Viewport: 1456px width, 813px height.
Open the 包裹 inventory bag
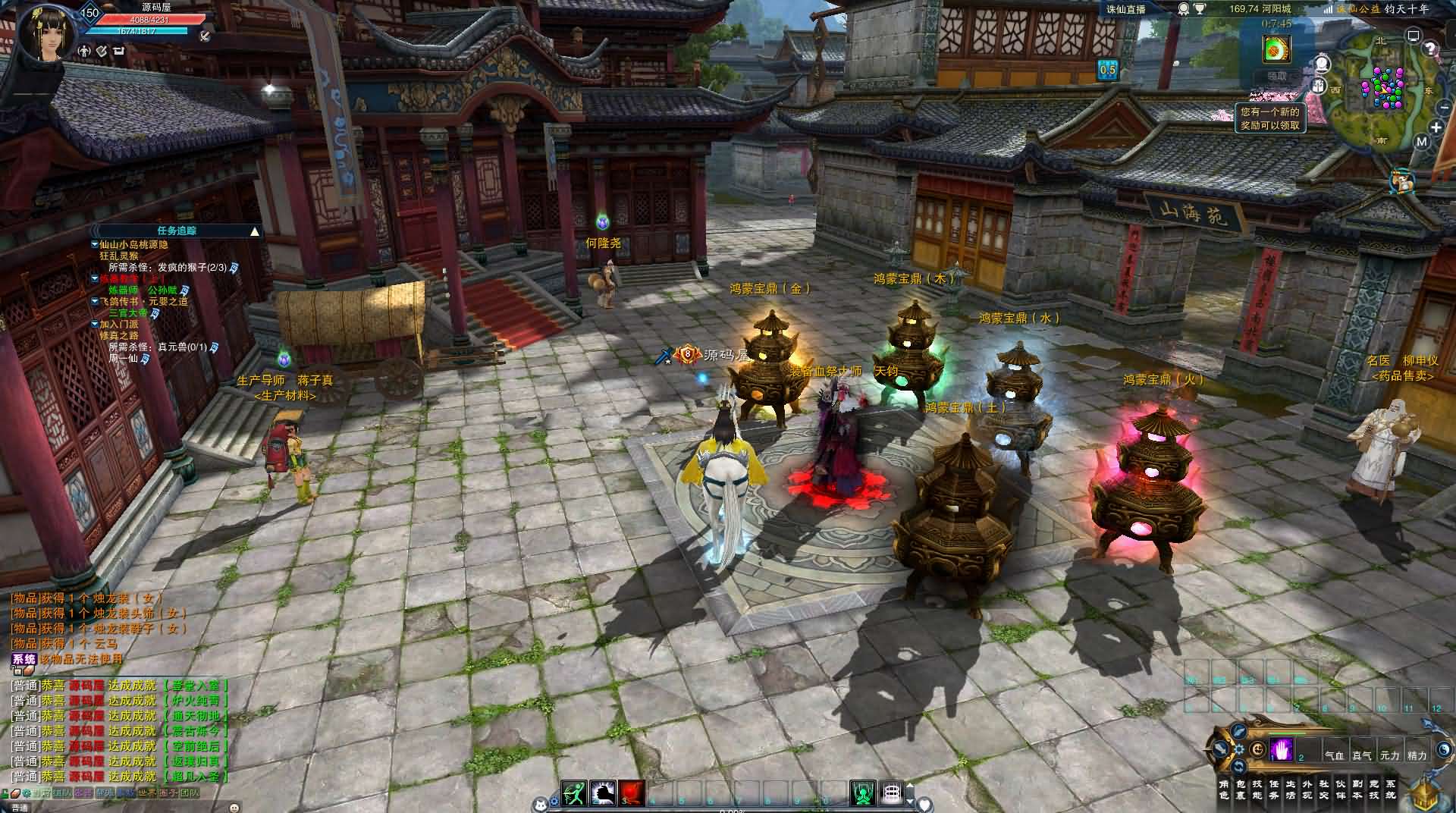click(1241, 789)
